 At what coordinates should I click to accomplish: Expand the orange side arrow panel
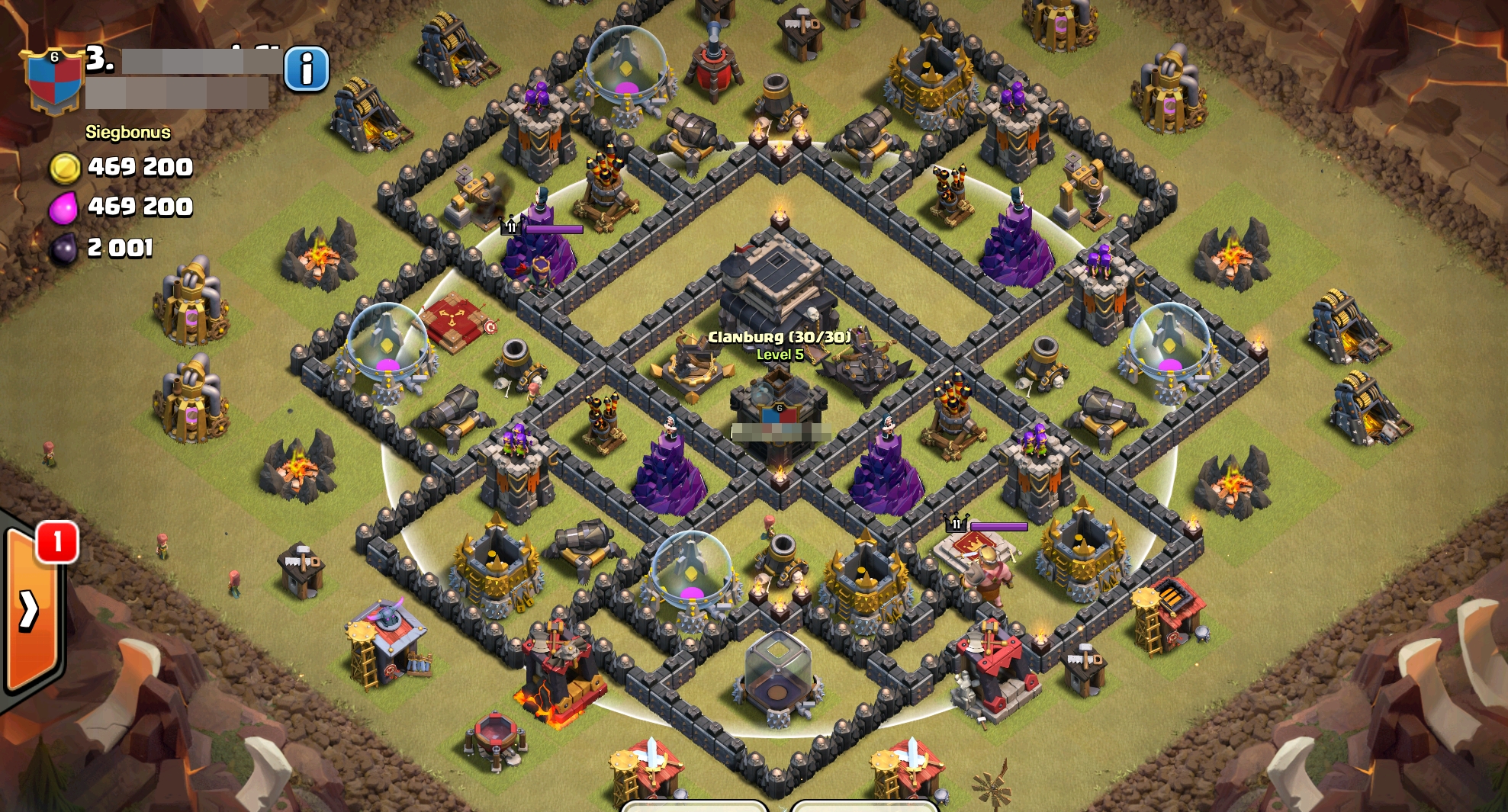(31, 609)
